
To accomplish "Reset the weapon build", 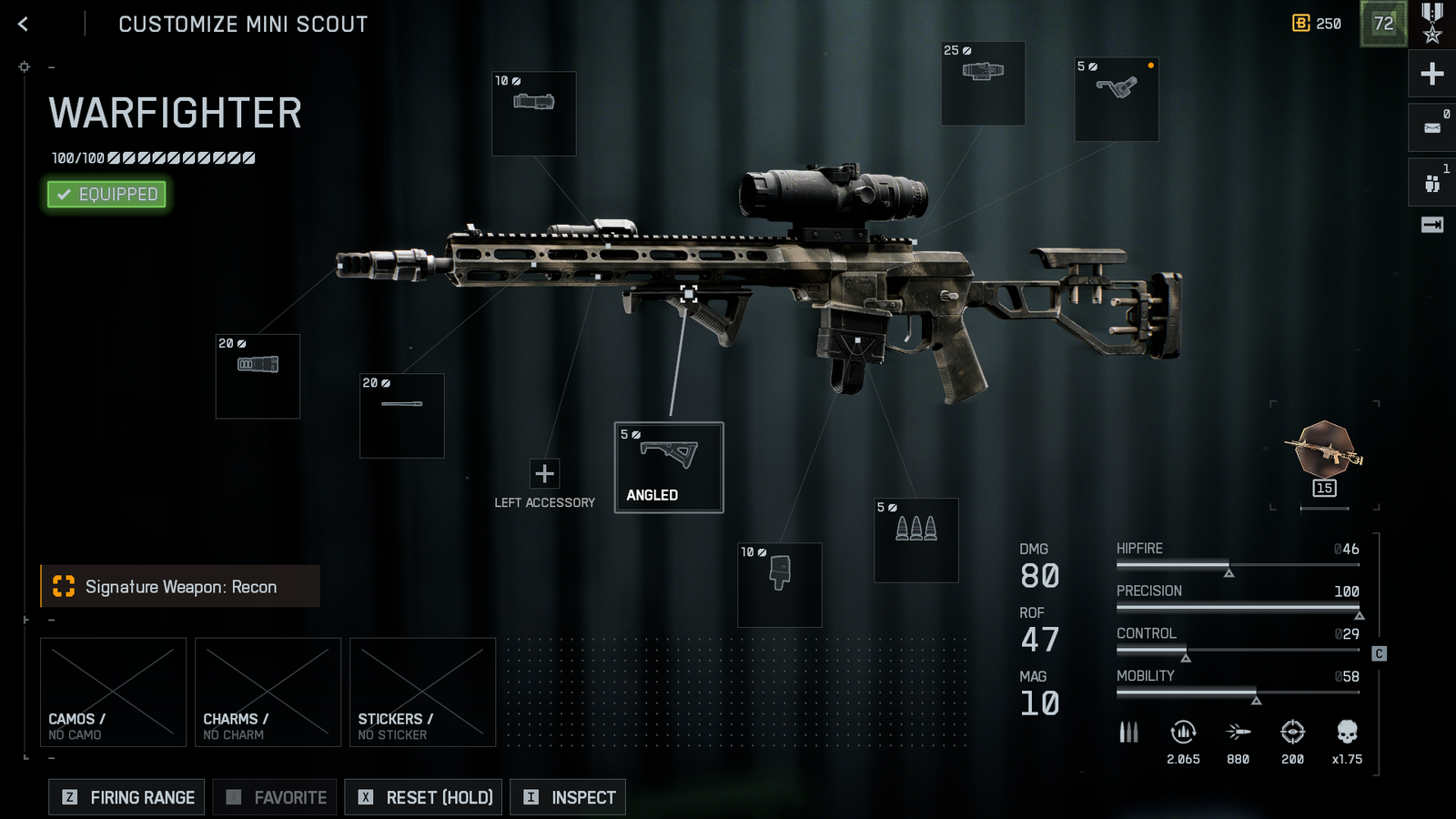I will click(423, 797).
